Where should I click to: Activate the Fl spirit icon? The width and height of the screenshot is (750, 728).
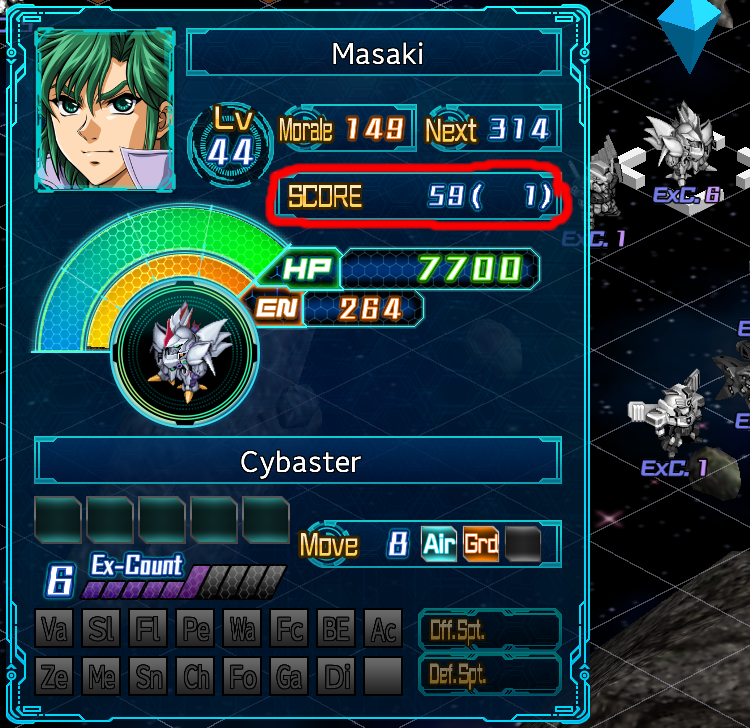coord(149,630)
